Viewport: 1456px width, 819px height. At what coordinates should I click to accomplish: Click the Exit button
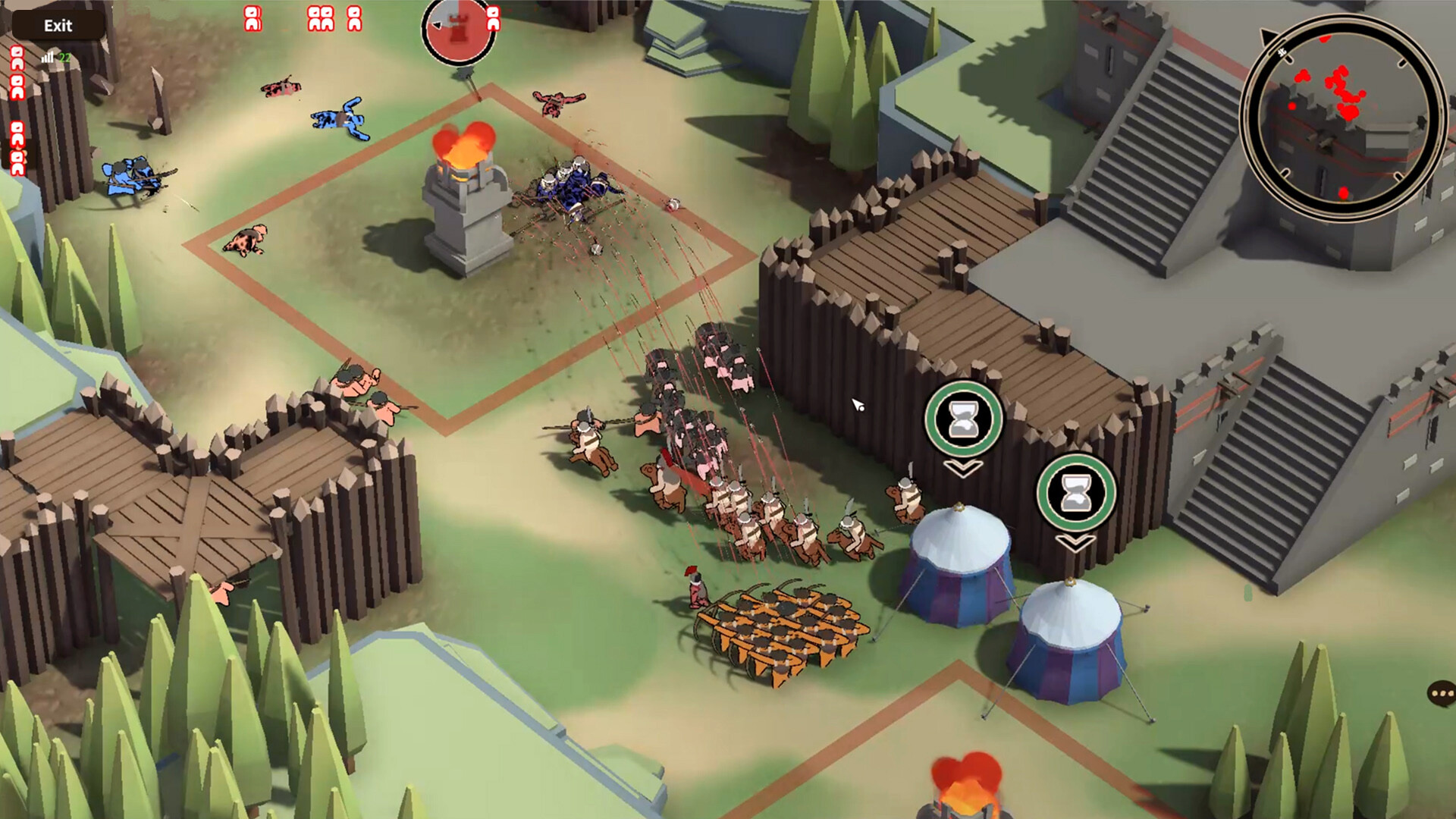(59, 25)
